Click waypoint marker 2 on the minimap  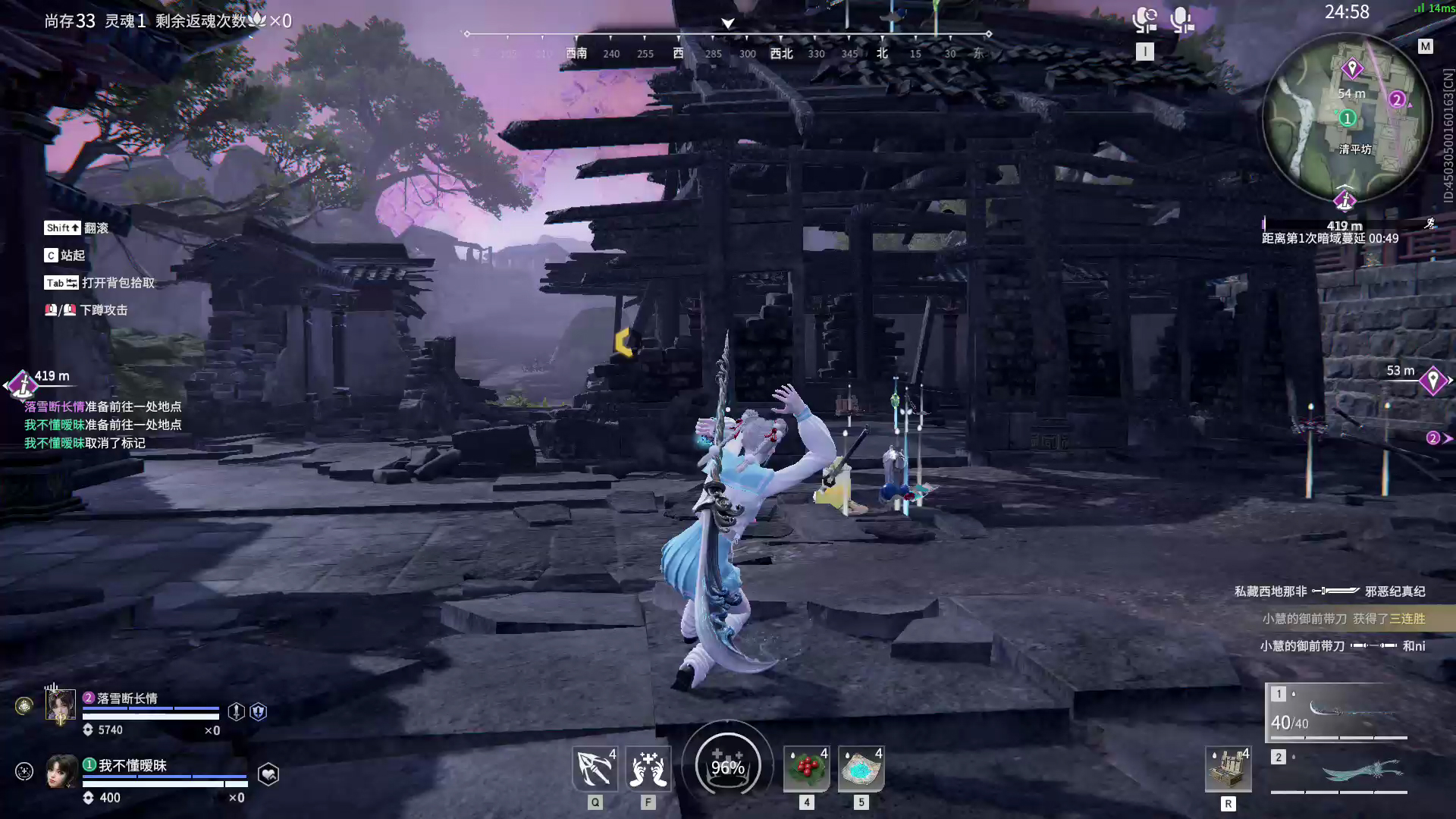[x=1397, y=98]
